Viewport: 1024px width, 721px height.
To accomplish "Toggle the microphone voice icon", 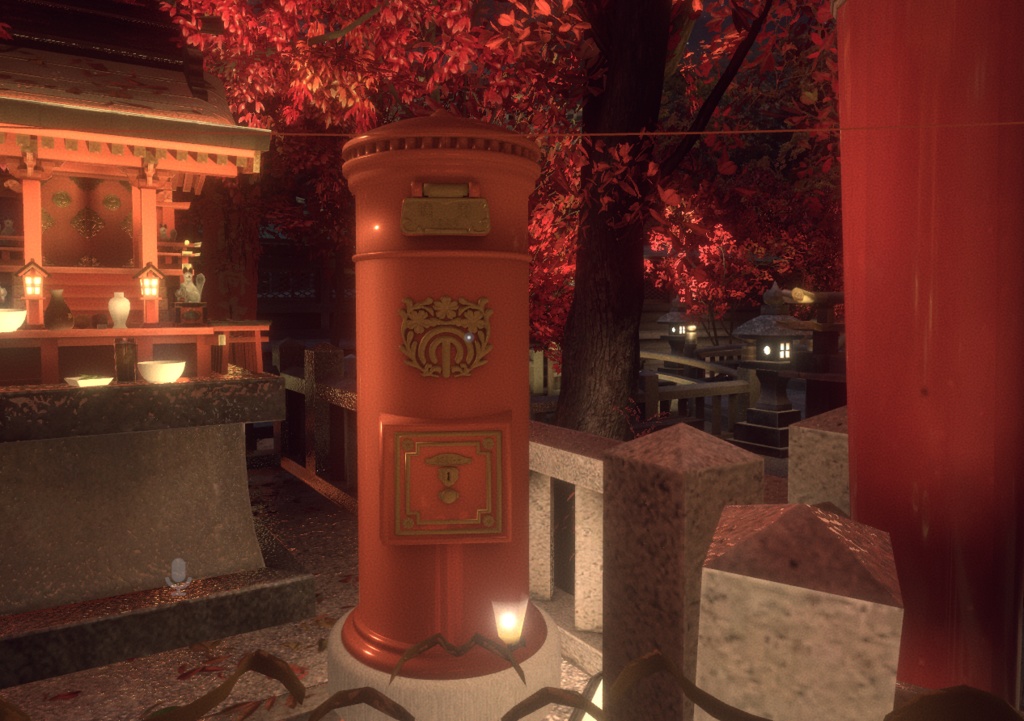I will click(178, 572).
